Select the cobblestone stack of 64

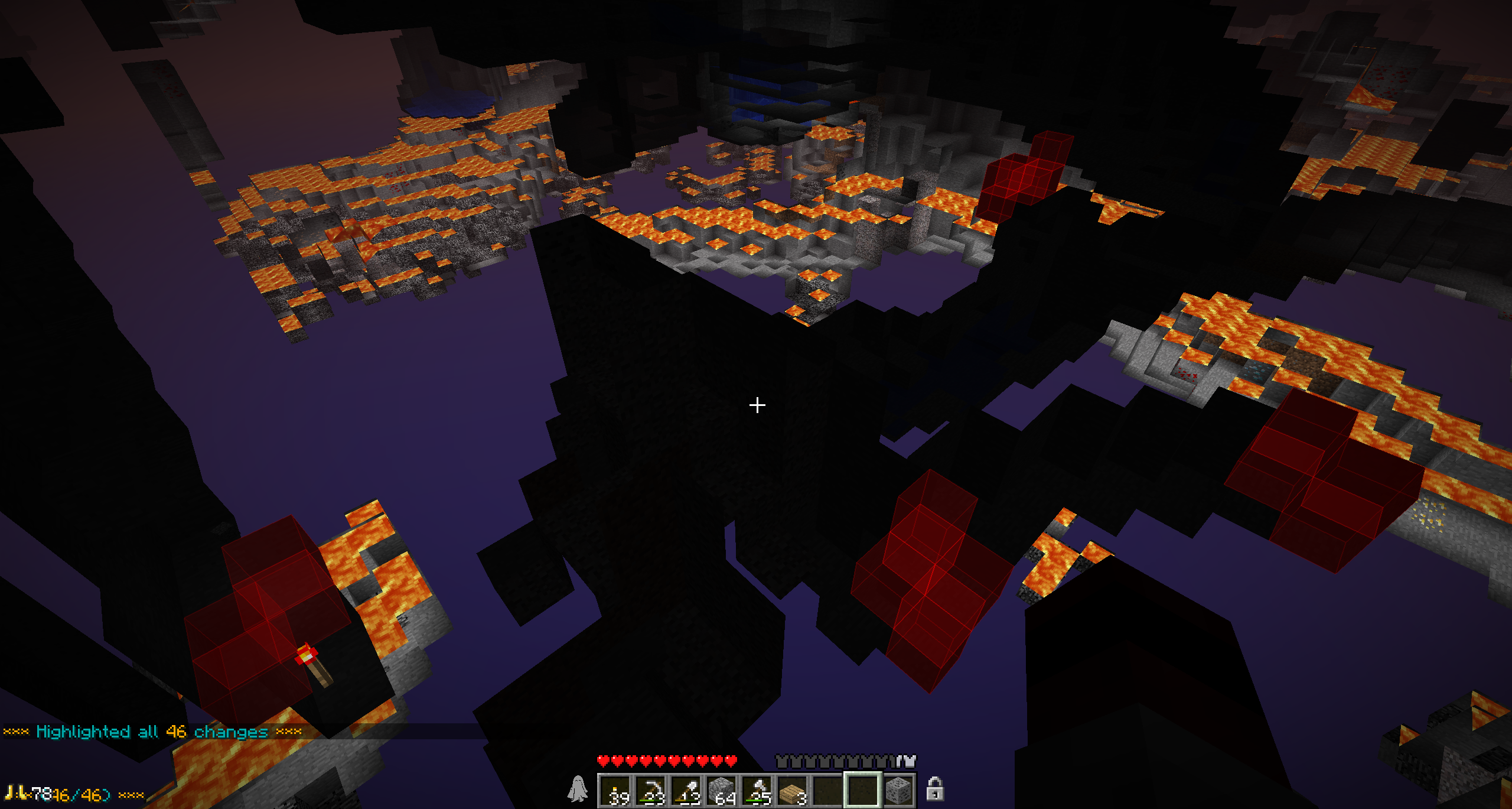click(x=722, y=790)
